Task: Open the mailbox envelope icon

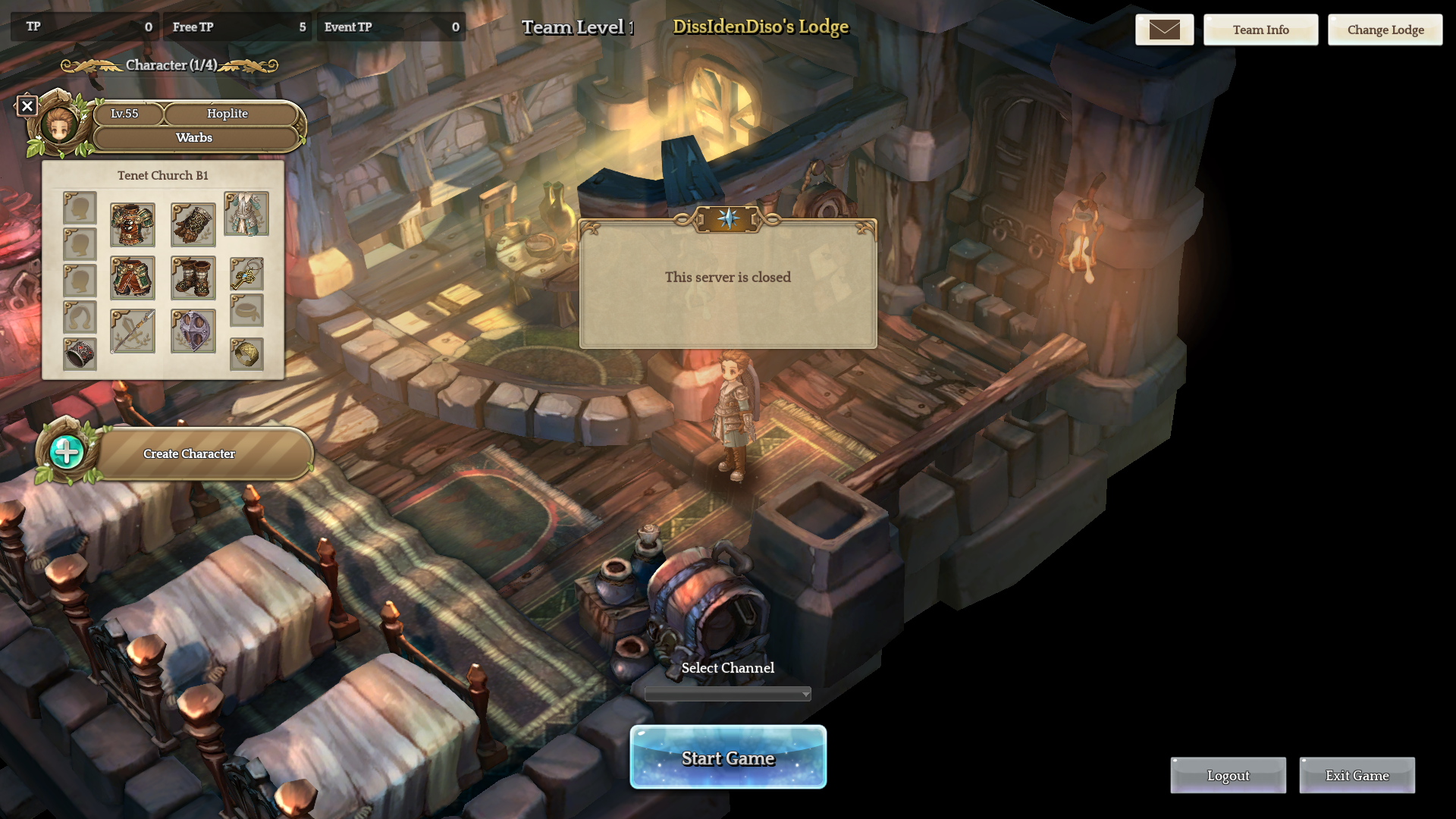Action: 1164,30
